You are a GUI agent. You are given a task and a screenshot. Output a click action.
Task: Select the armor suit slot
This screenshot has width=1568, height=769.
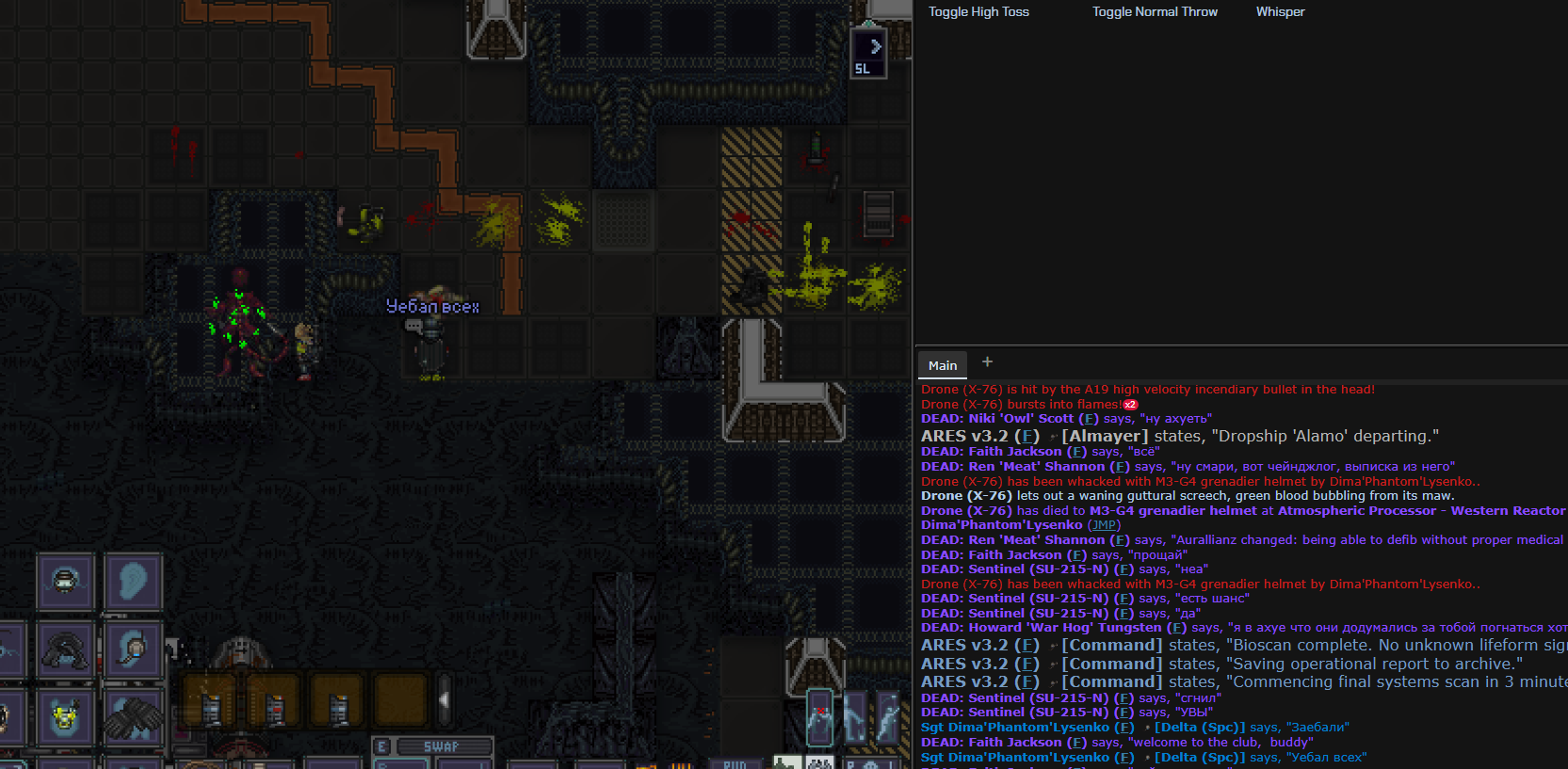coord(65,650)
